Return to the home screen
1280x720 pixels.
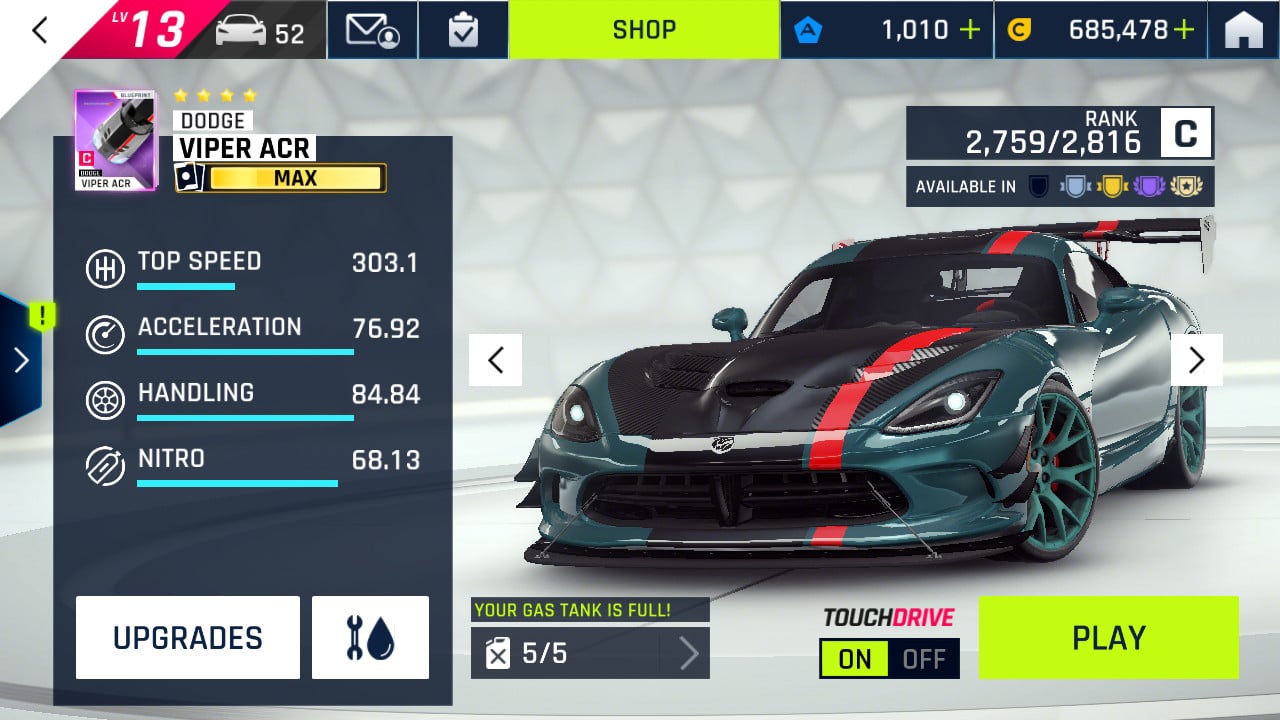pos(1243,30)
